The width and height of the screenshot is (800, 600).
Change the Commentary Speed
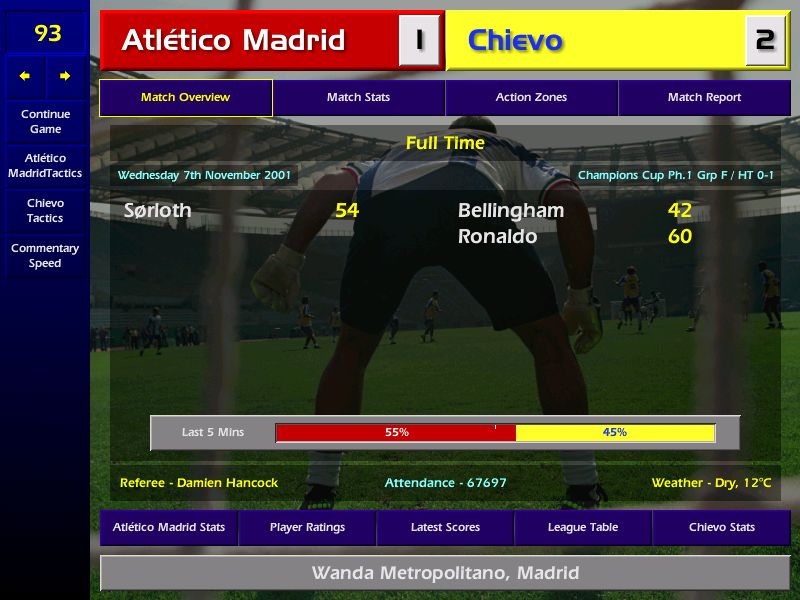click(x=45, y=255)
